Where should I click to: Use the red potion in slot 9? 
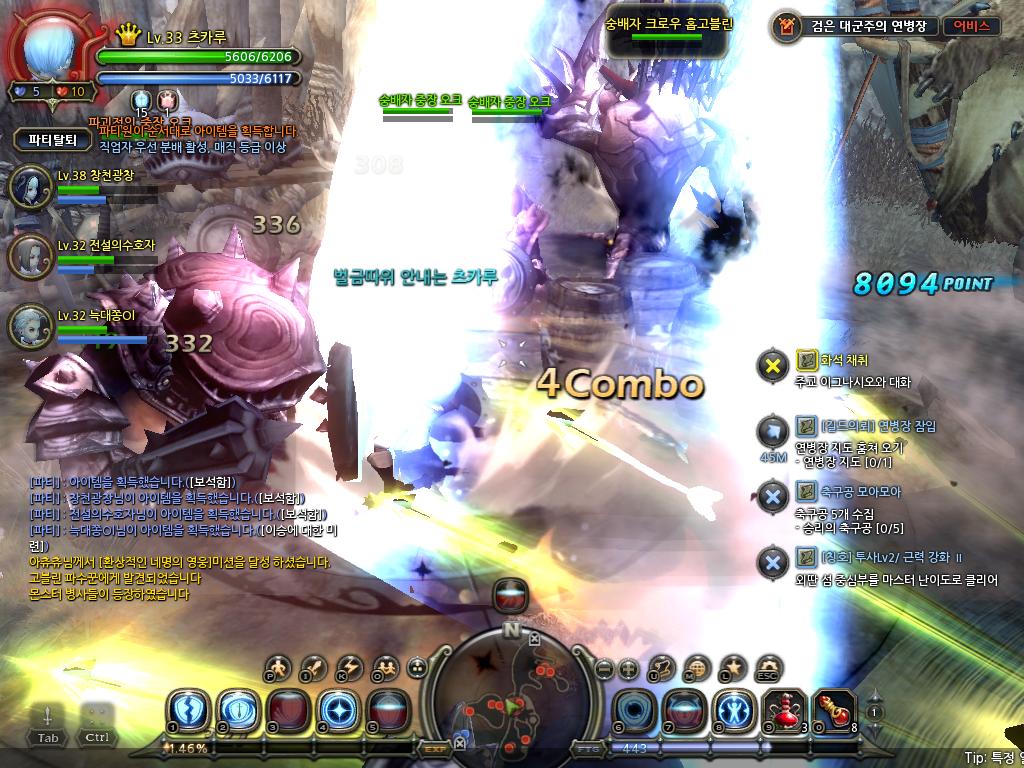coord(782,709)
